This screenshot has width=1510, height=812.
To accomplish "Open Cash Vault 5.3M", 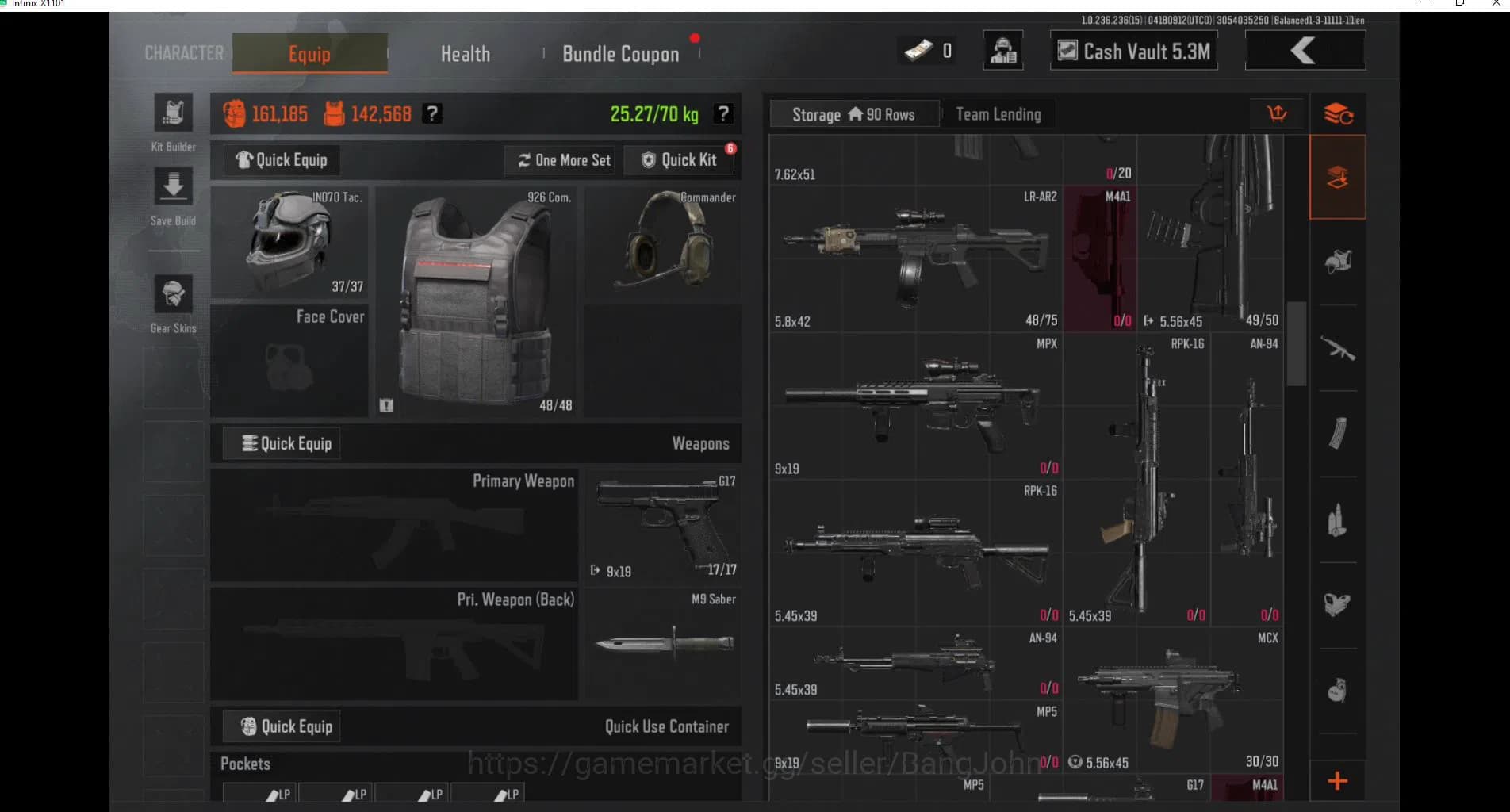I will tap(1132, 50).
